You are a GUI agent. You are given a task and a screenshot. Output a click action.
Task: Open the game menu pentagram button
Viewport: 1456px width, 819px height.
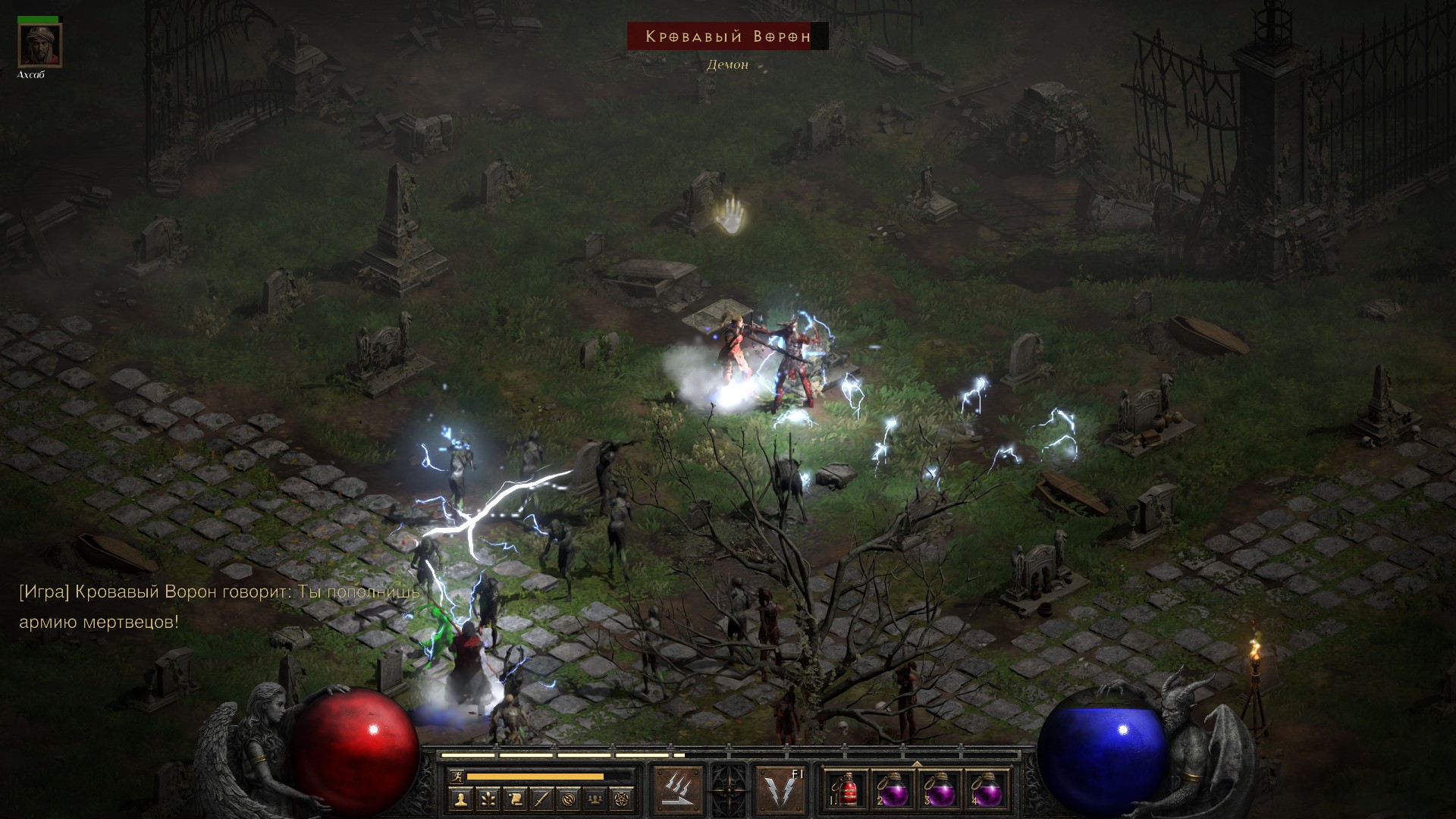(x=623, y=799)
